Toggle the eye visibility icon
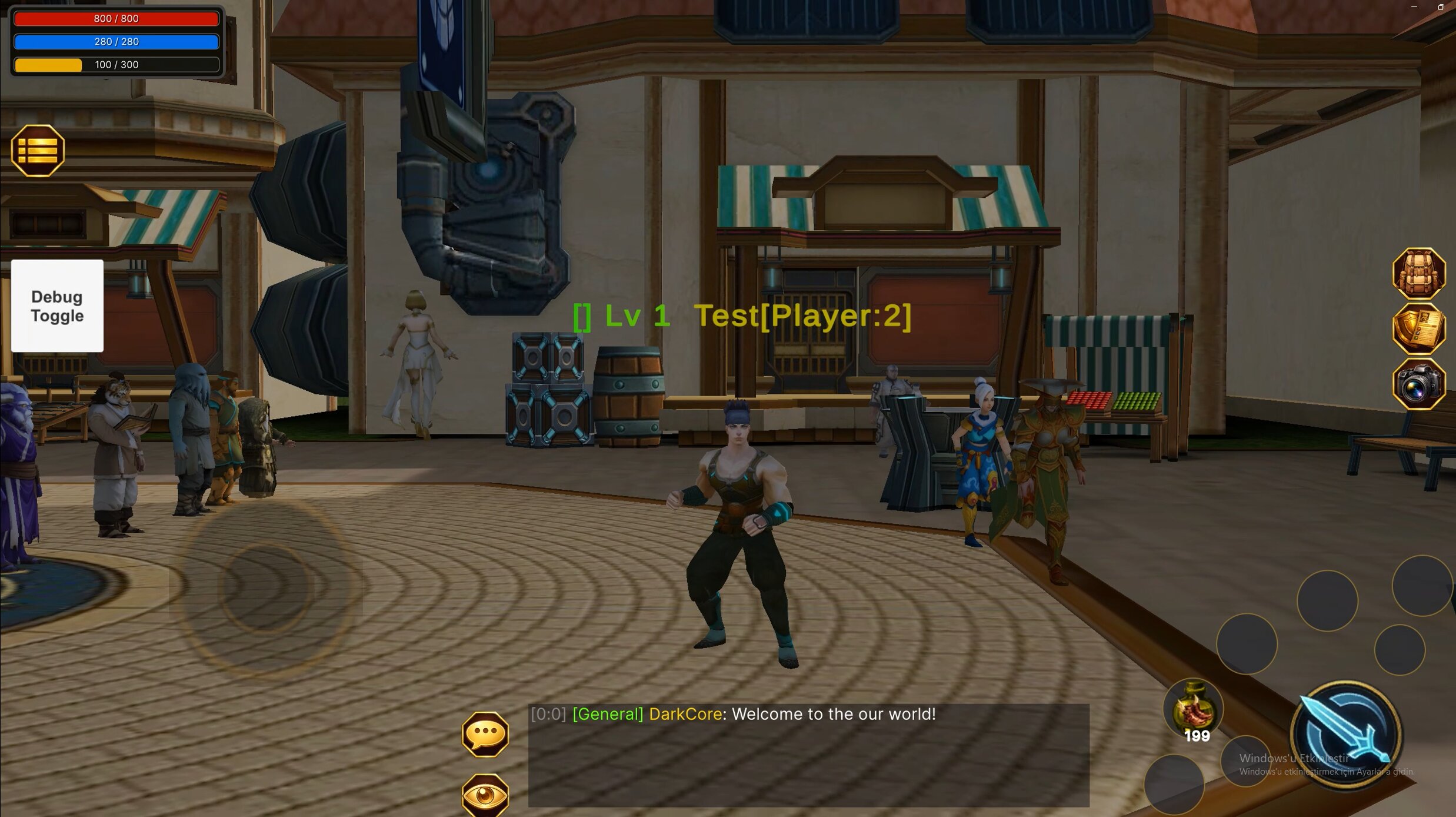 point(485,795)
